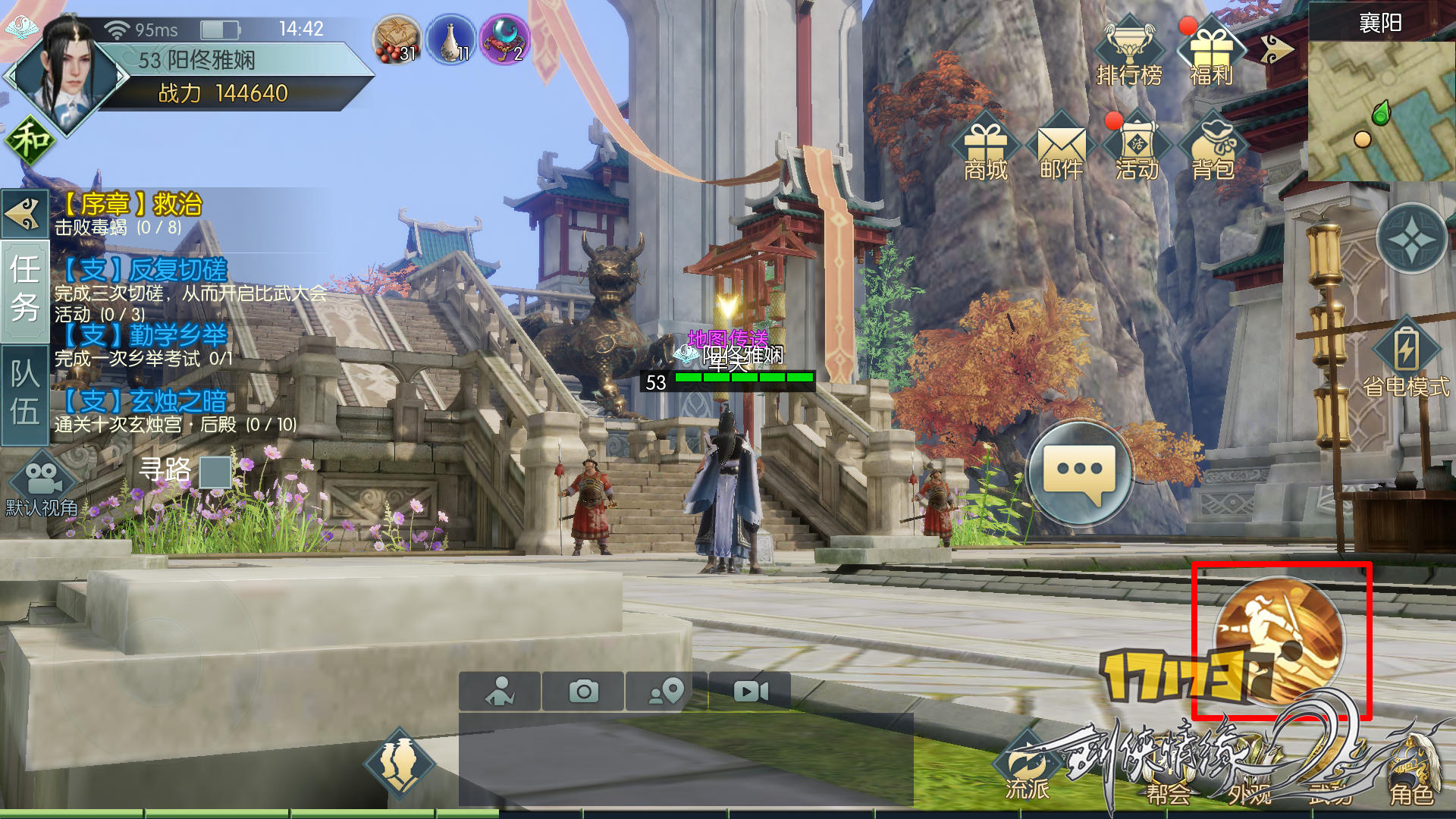Open the 商城 shop
The height and width of the screenshot is (819, 1456).
pyautogui.click(x=985, y=149)
